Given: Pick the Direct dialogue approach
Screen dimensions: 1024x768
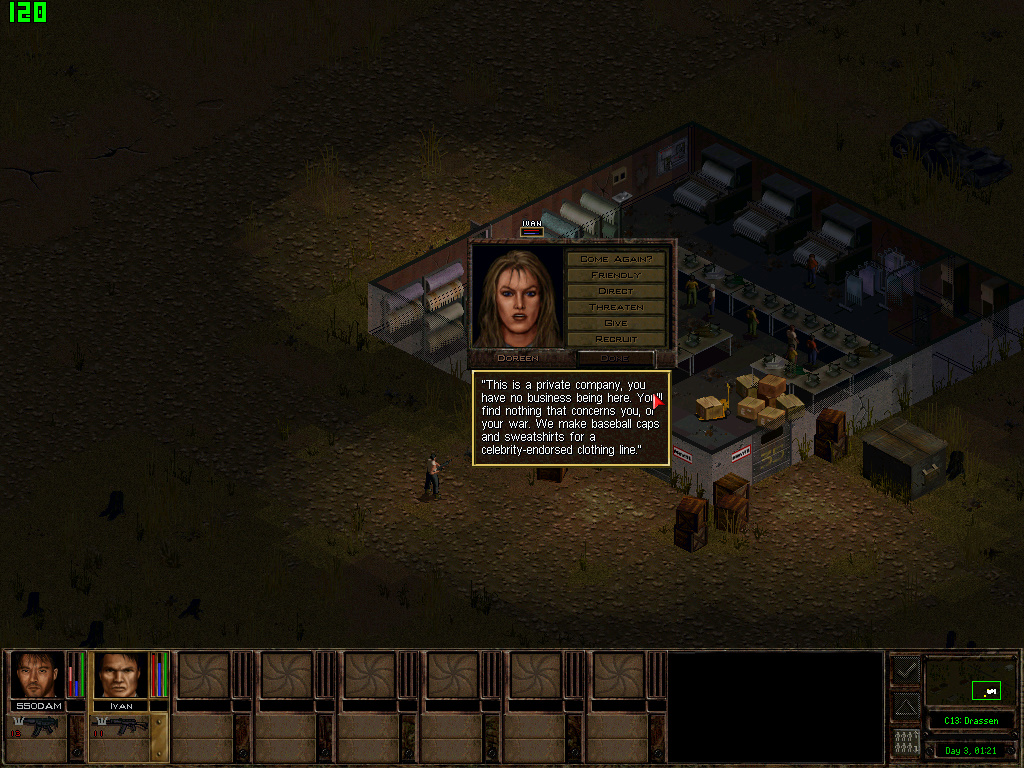Looking at the screenshot, I should pyautogui.click(x=615, y=291).
